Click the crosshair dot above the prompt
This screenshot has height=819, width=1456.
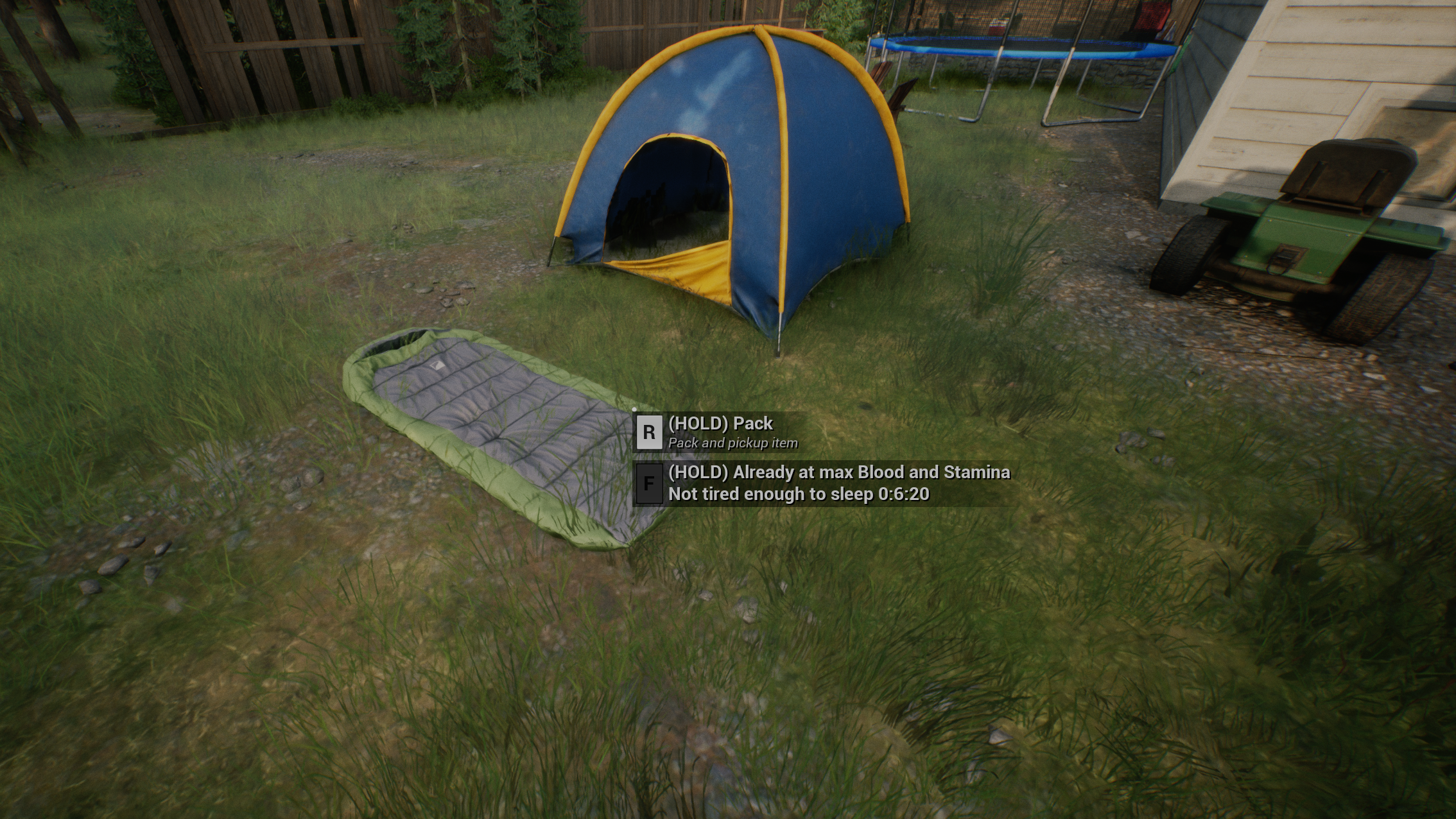click(634, 409)
